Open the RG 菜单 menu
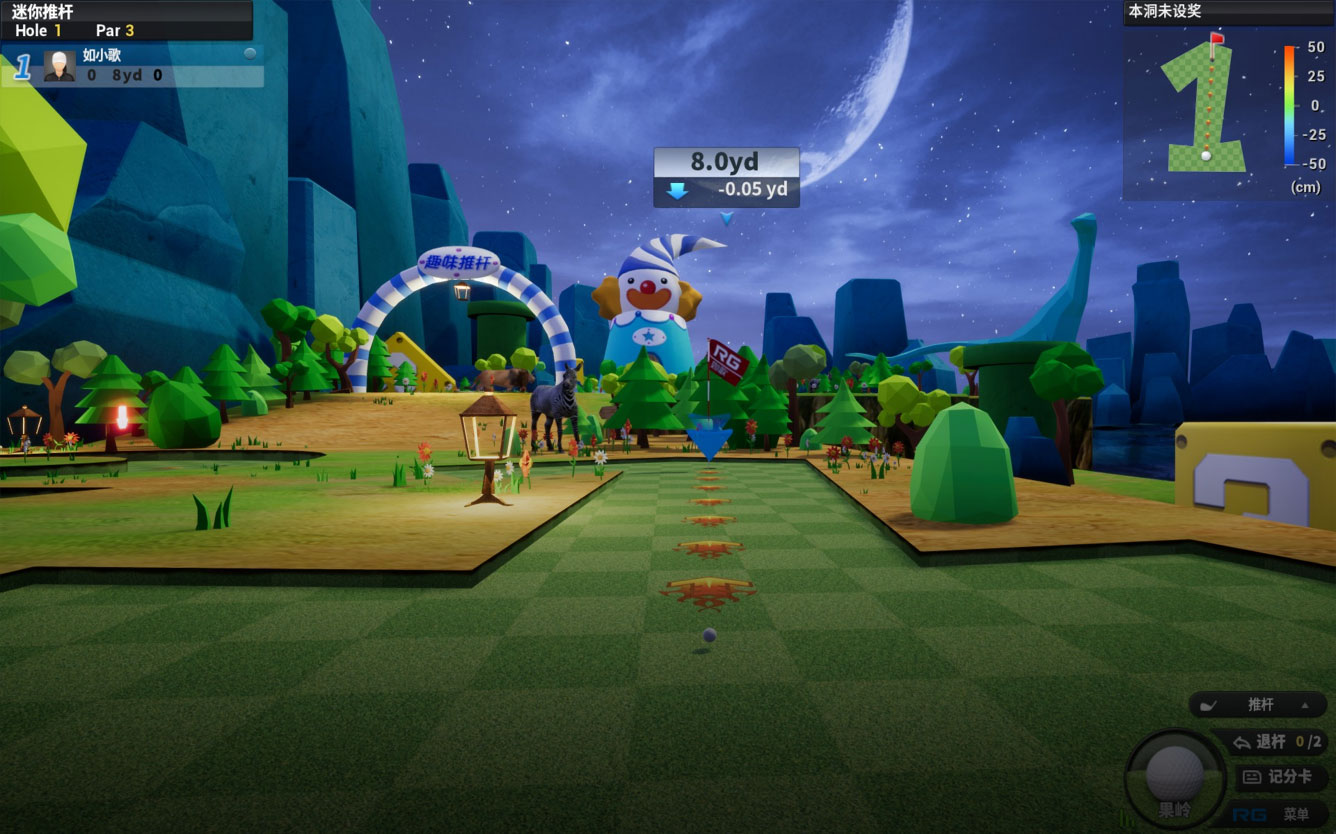Image resolution: width=1336 pixels, height=834 pixels. pos(1280,814)
